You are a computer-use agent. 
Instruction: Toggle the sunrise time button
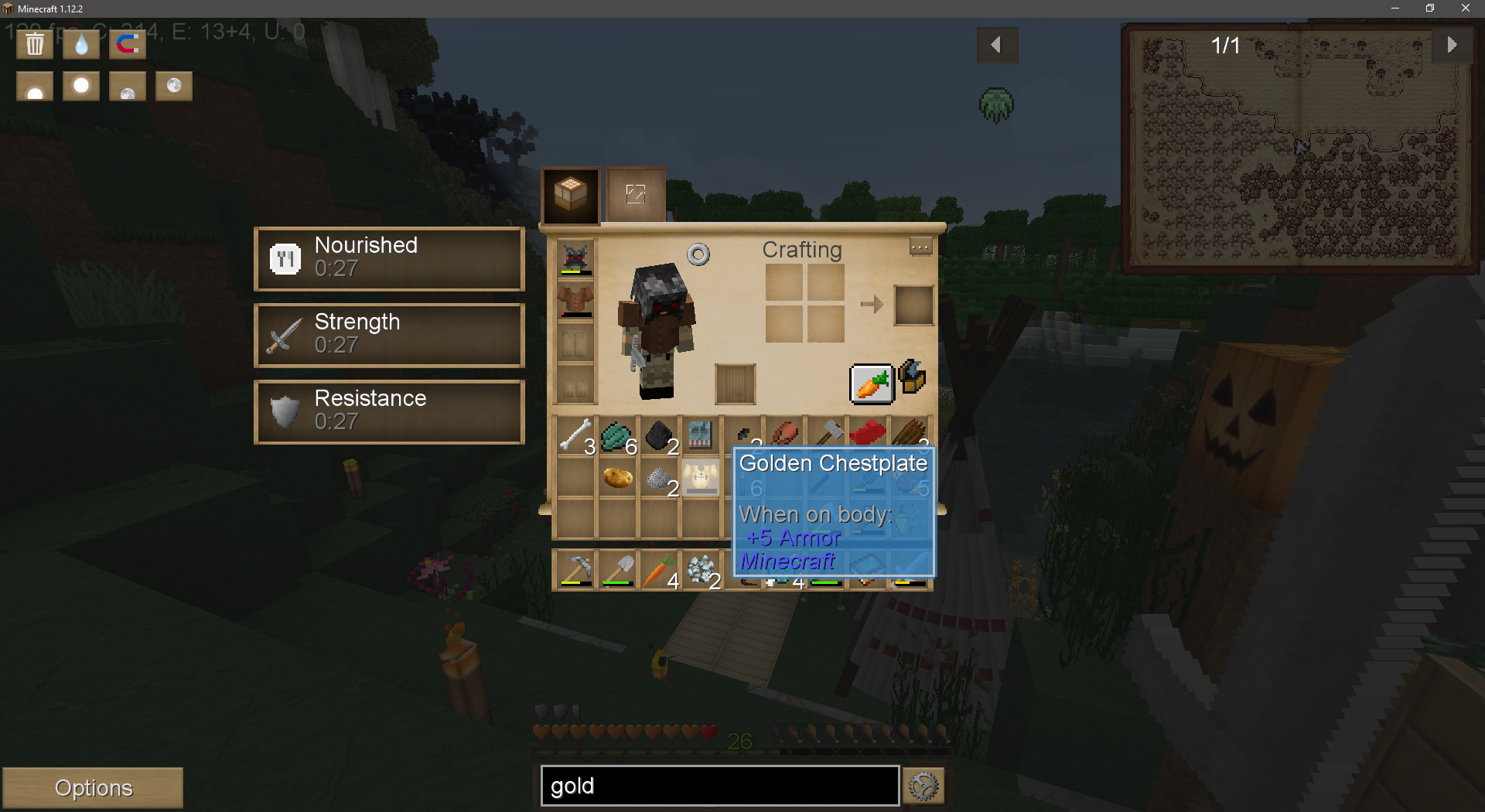(34, 86)
